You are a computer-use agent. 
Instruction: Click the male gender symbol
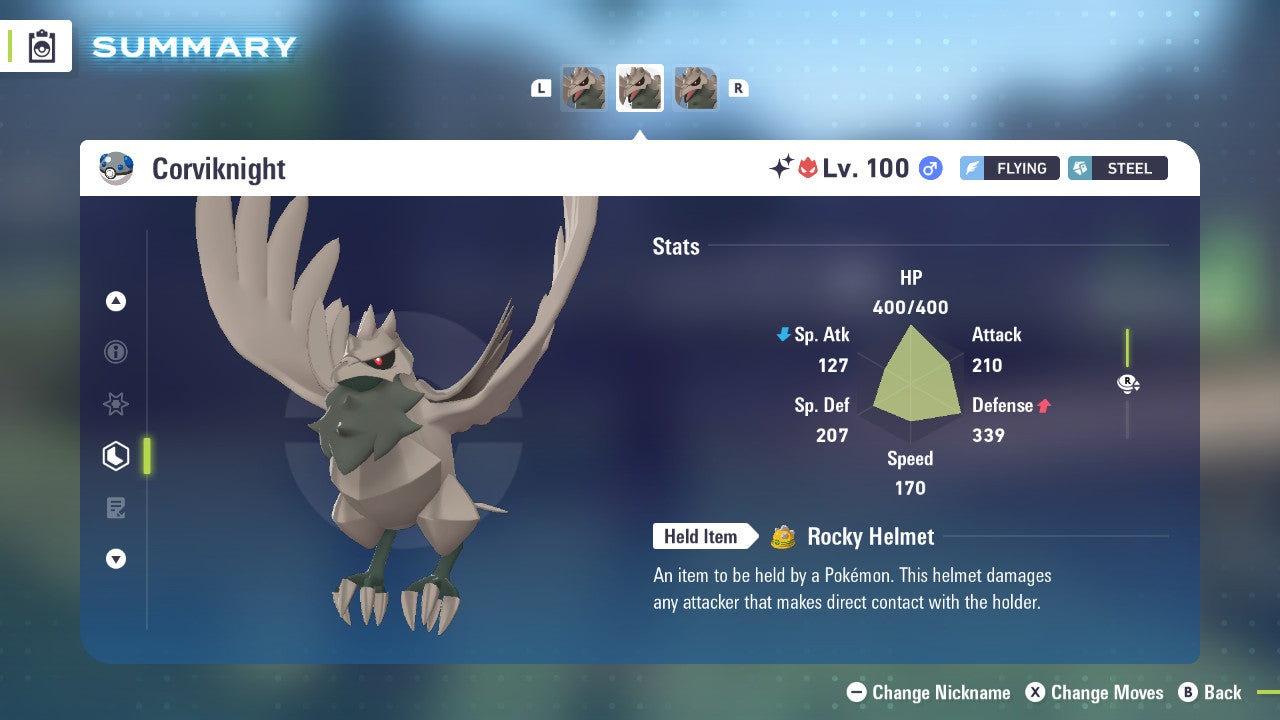point(929,168)
